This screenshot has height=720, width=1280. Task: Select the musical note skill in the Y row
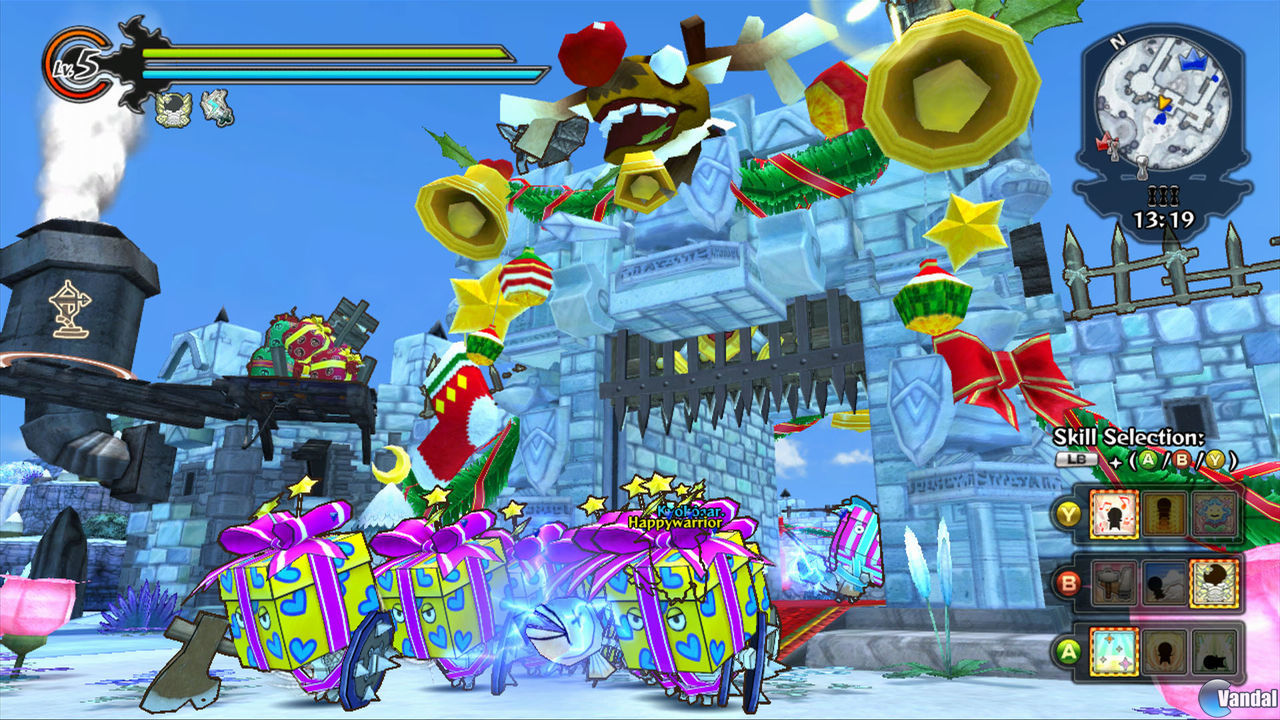click(1115, 514)
